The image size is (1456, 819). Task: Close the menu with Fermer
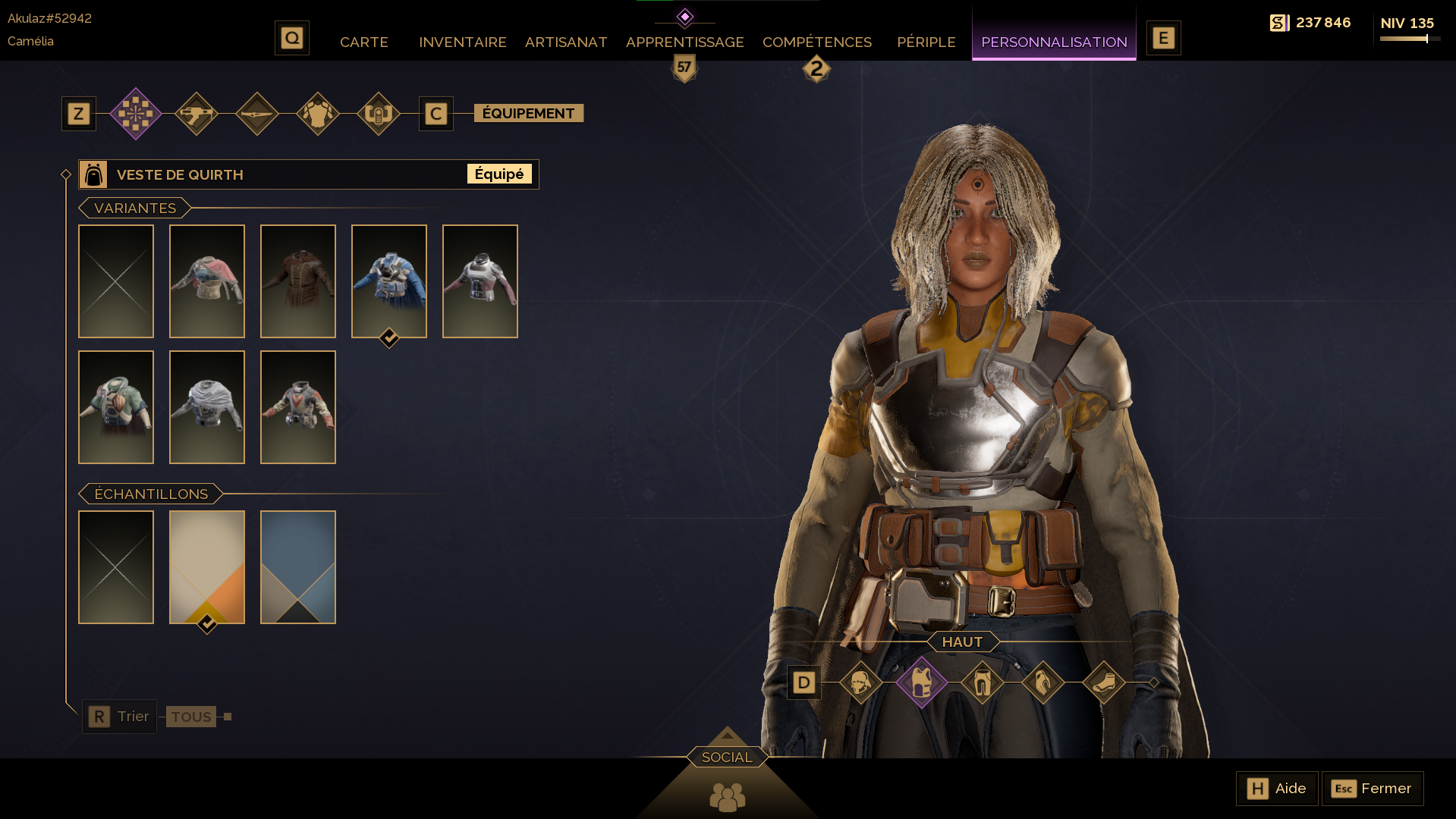pos(1372,789)
